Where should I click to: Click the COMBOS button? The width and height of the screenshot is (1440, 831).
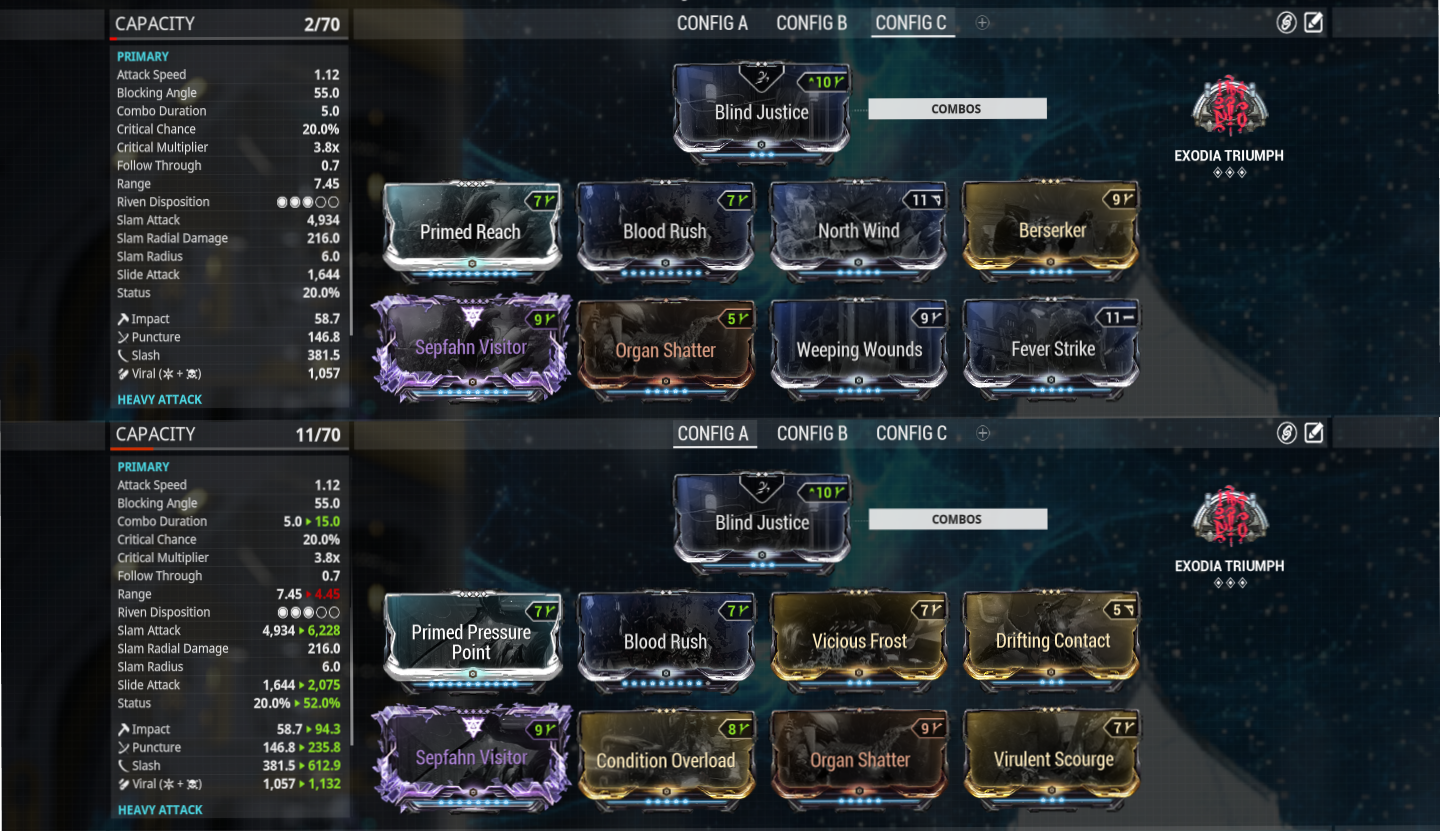[956, 108]
